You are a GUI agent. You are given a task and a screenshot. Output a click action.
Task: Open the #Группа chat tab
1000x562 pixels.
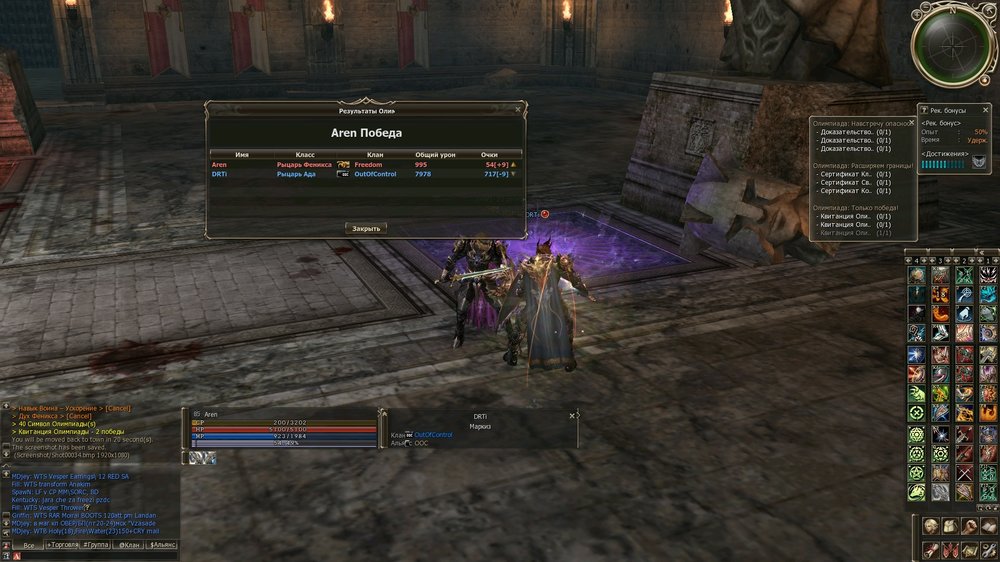95,545
